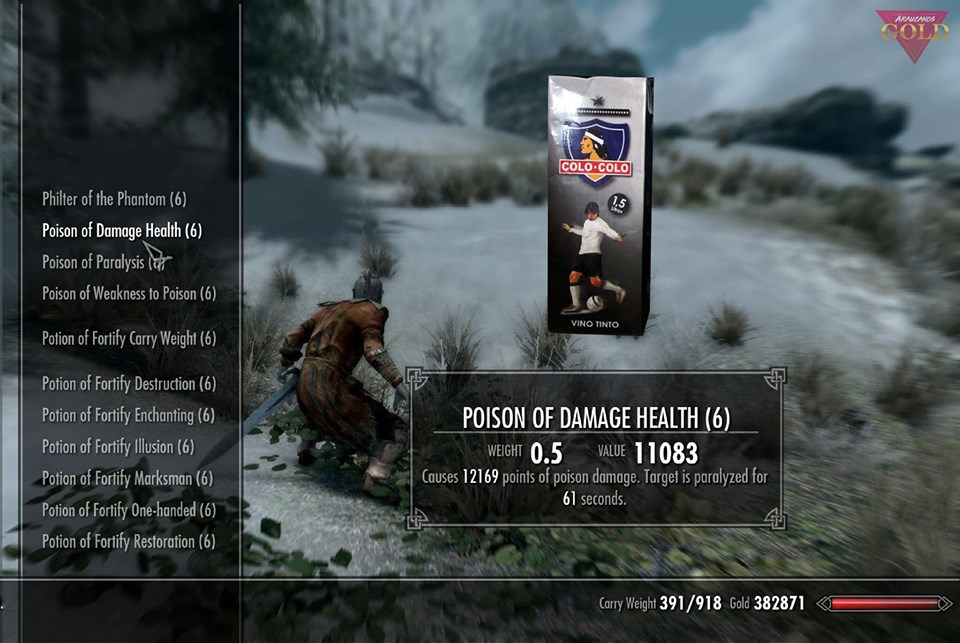Pick Poison of Weakness to Poison

pos(129,293)
